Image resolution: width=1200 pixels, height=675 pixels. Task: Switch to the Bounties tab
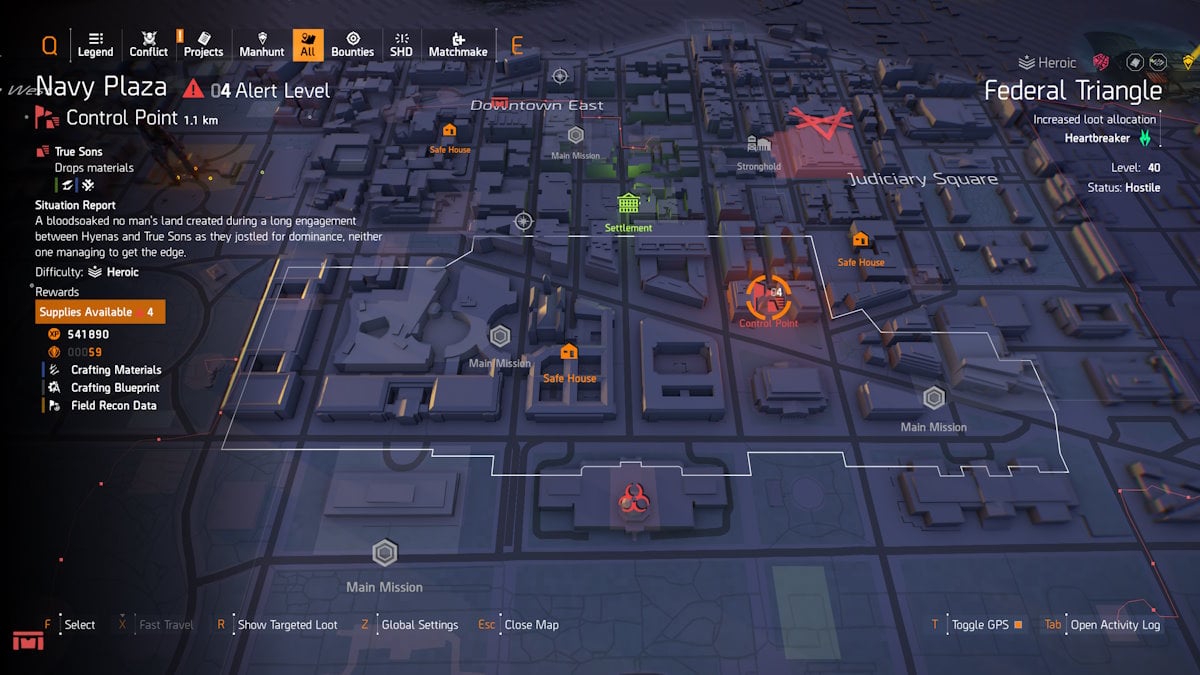[352, 45]
